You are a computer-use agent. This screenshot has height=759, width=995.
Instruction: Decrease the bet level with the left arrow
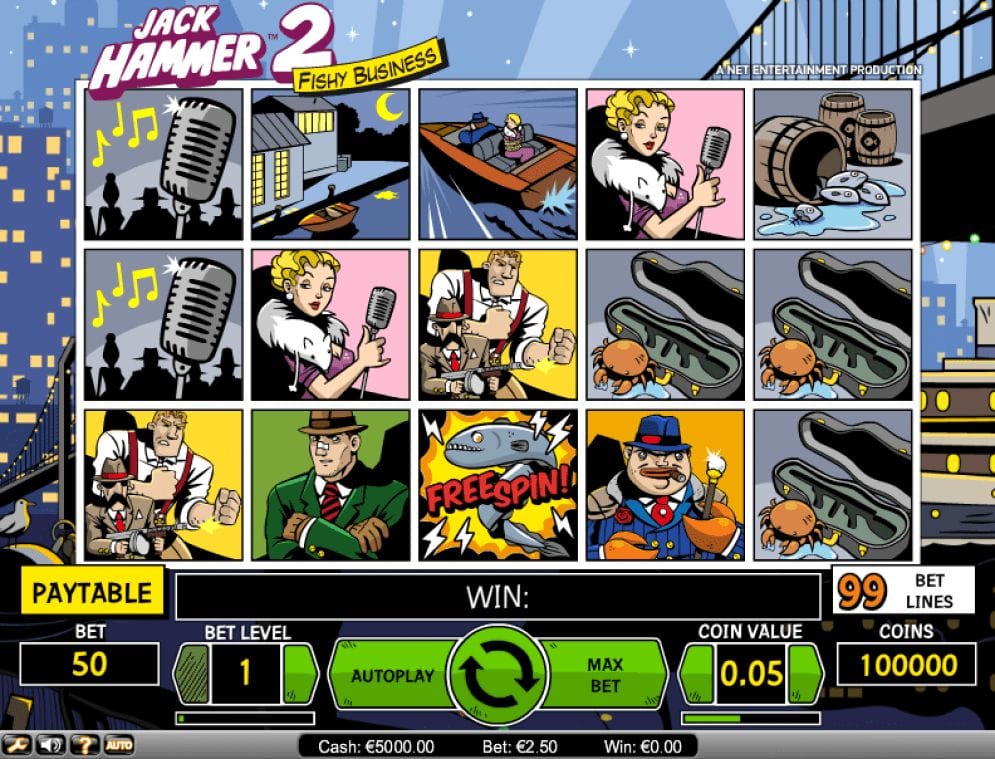coord(191,674)
